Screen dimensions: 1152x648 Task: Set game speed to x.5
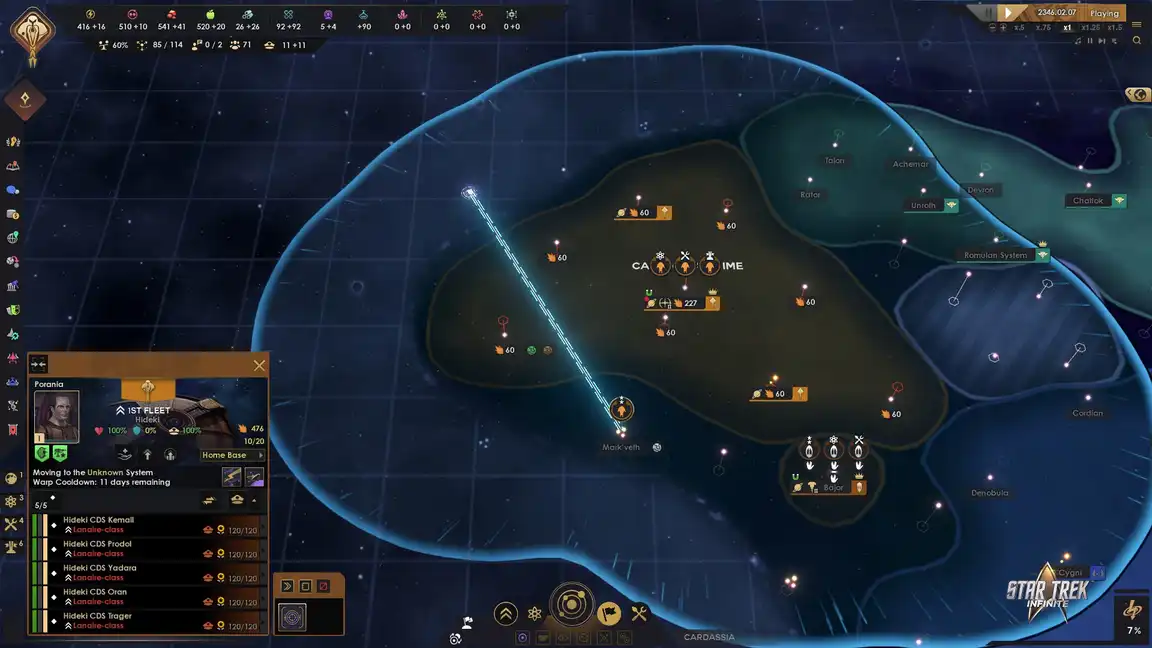click(1019, 28)
